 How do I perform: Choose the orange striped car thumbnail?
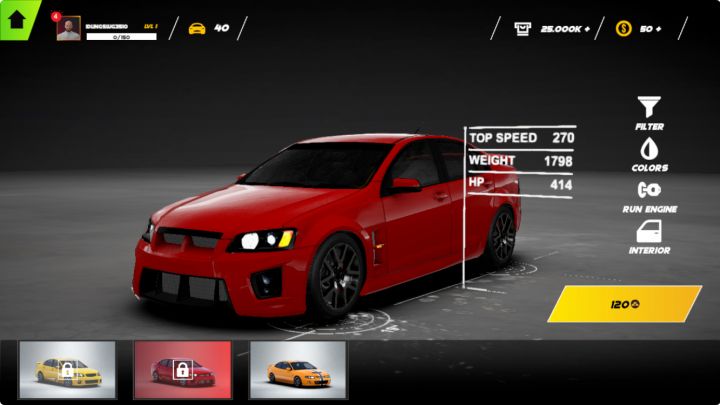click(297, 370)
